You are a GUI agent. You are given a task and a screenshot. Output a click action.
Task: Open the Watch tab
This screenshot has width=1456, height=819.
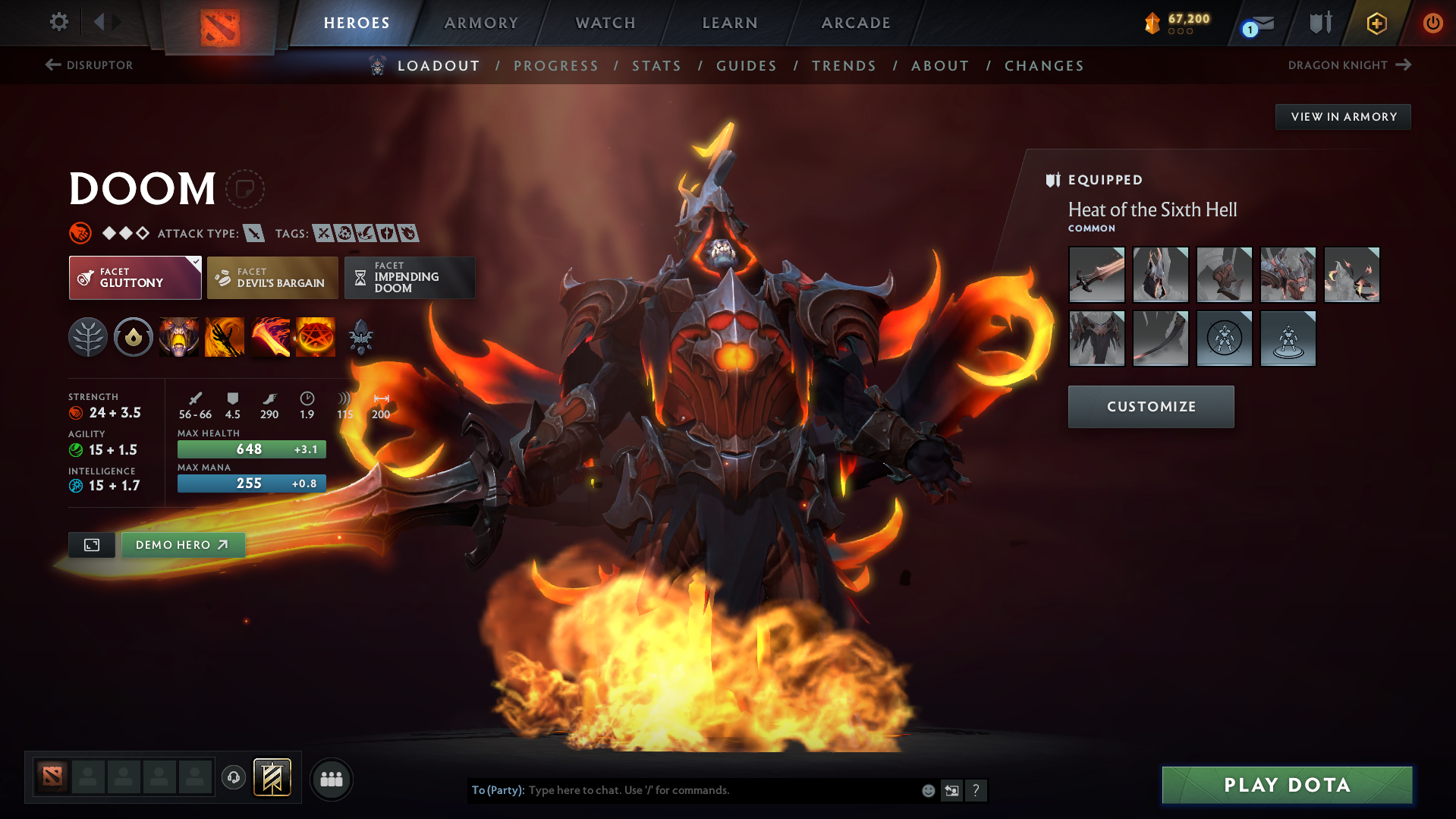tap(605, 23)
